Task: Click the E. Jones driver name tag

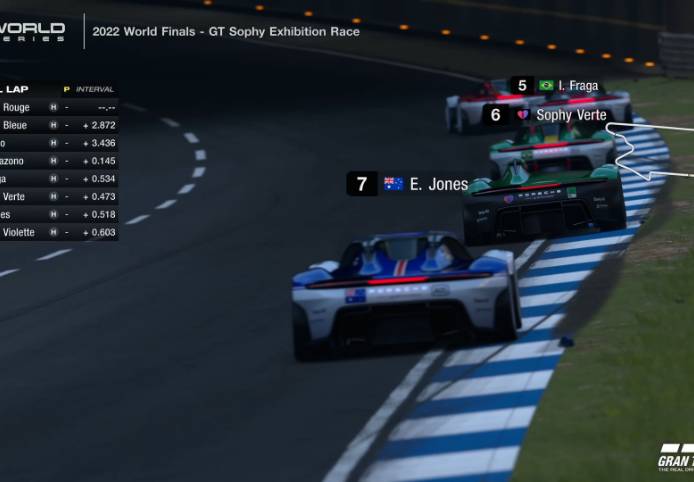Action: [x=410, y=184]
